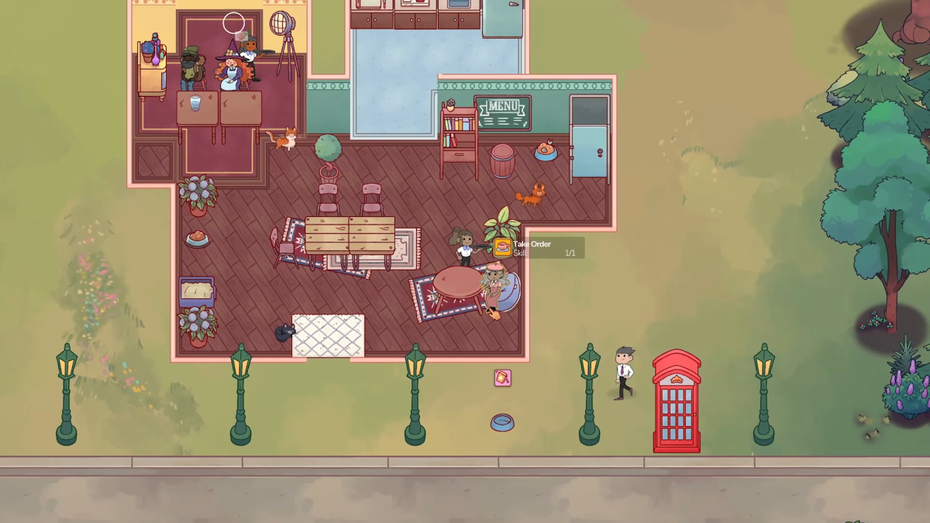Click the pink pet food bag icon
The height and width of the screenshot is (523, 930).
[502, 377]
